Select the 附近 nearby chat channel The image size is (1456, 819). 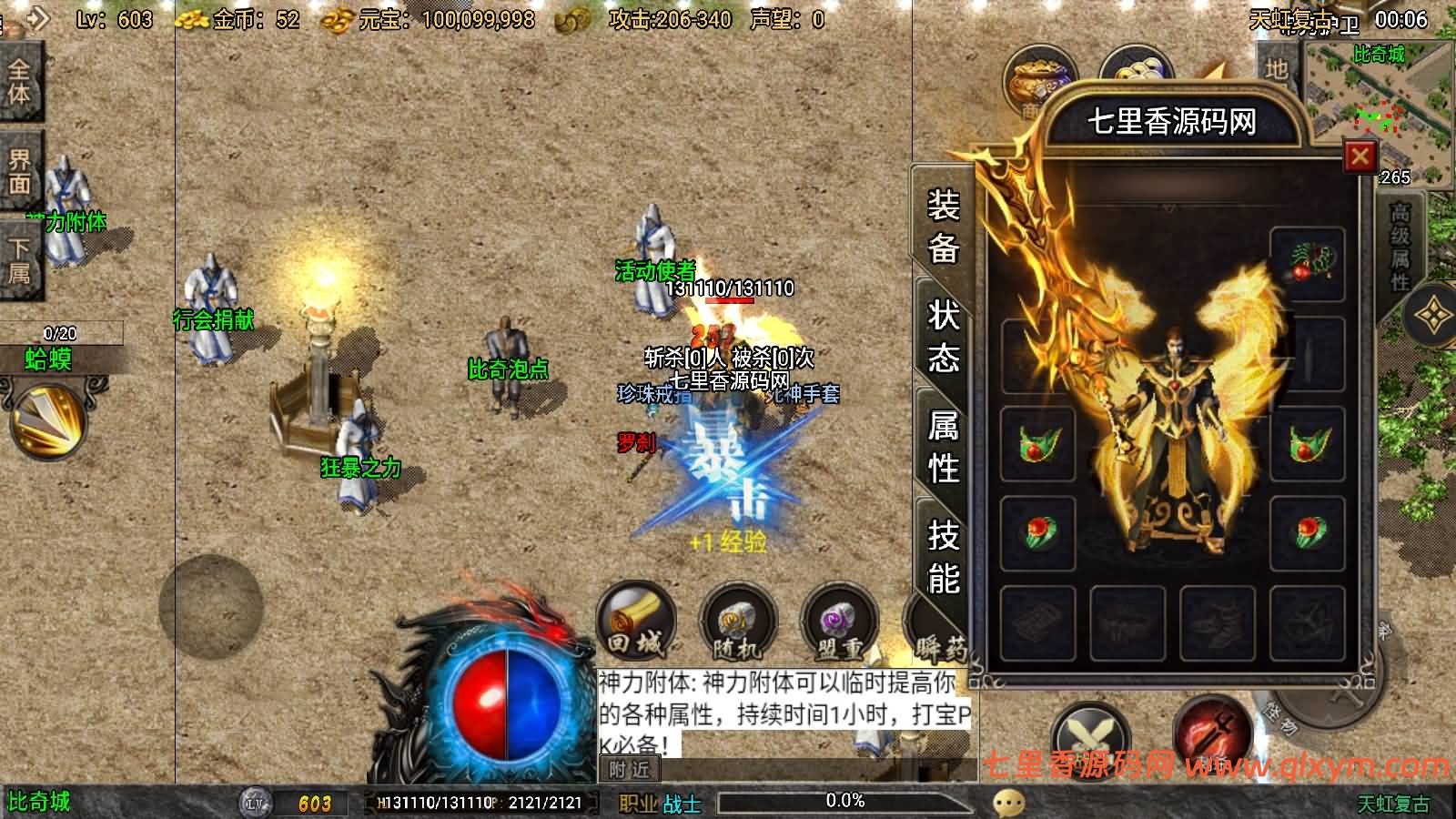(x=630, y=770)
